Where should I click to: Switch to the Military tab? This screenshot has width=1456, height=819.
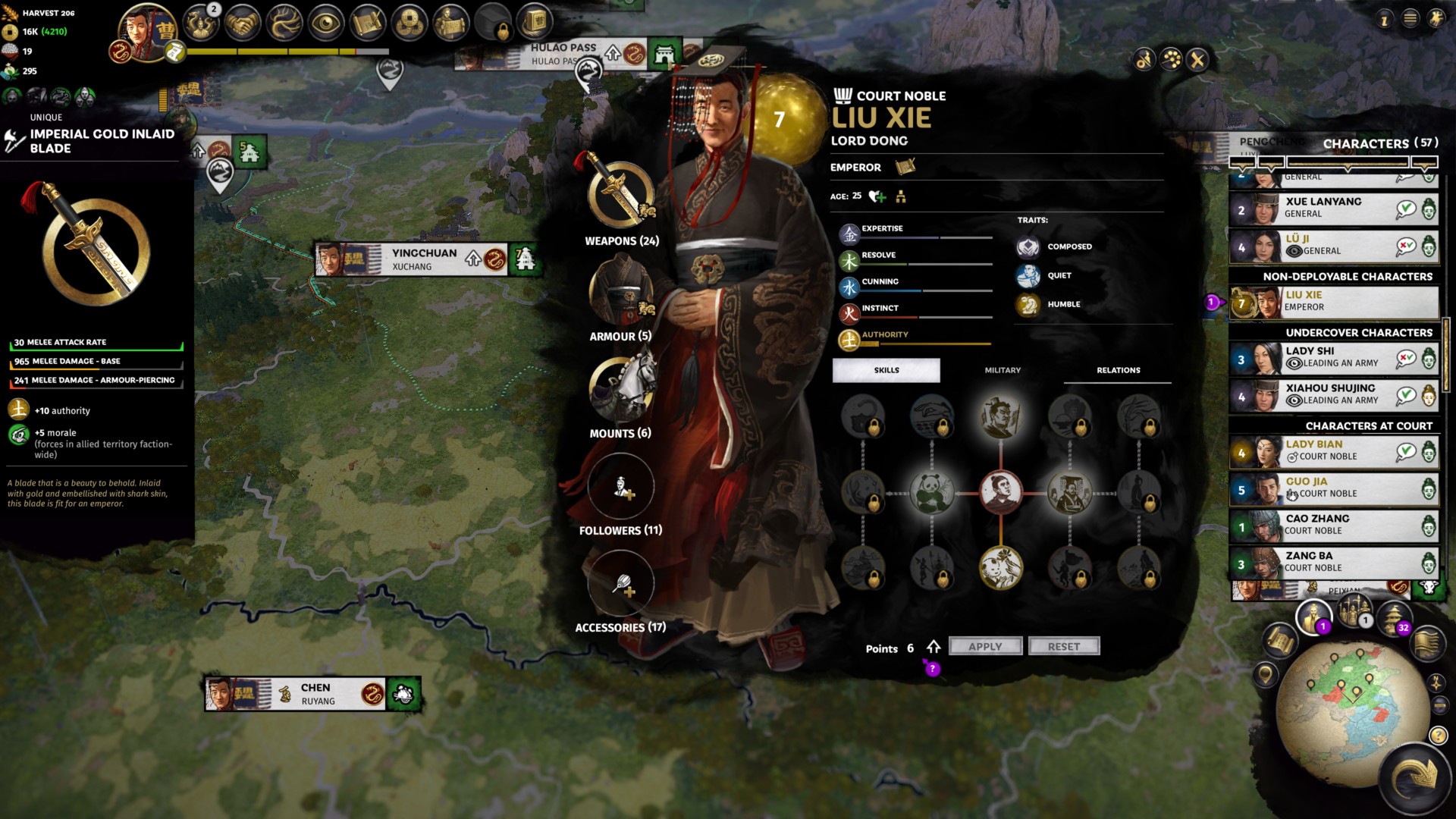(x=1002, y=370)
